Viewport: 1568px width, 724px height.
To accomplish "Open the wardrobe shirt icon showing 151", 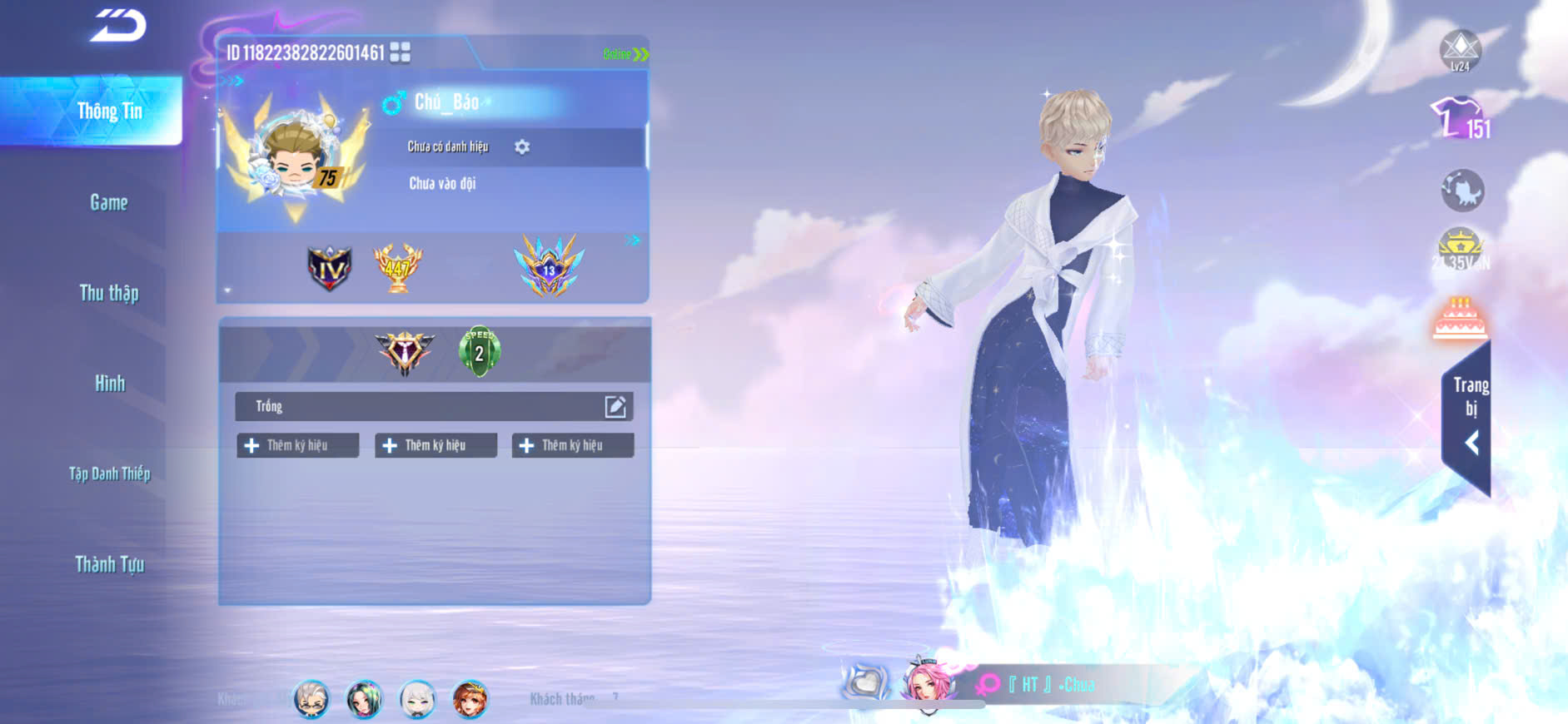I will pos(1460,119).
